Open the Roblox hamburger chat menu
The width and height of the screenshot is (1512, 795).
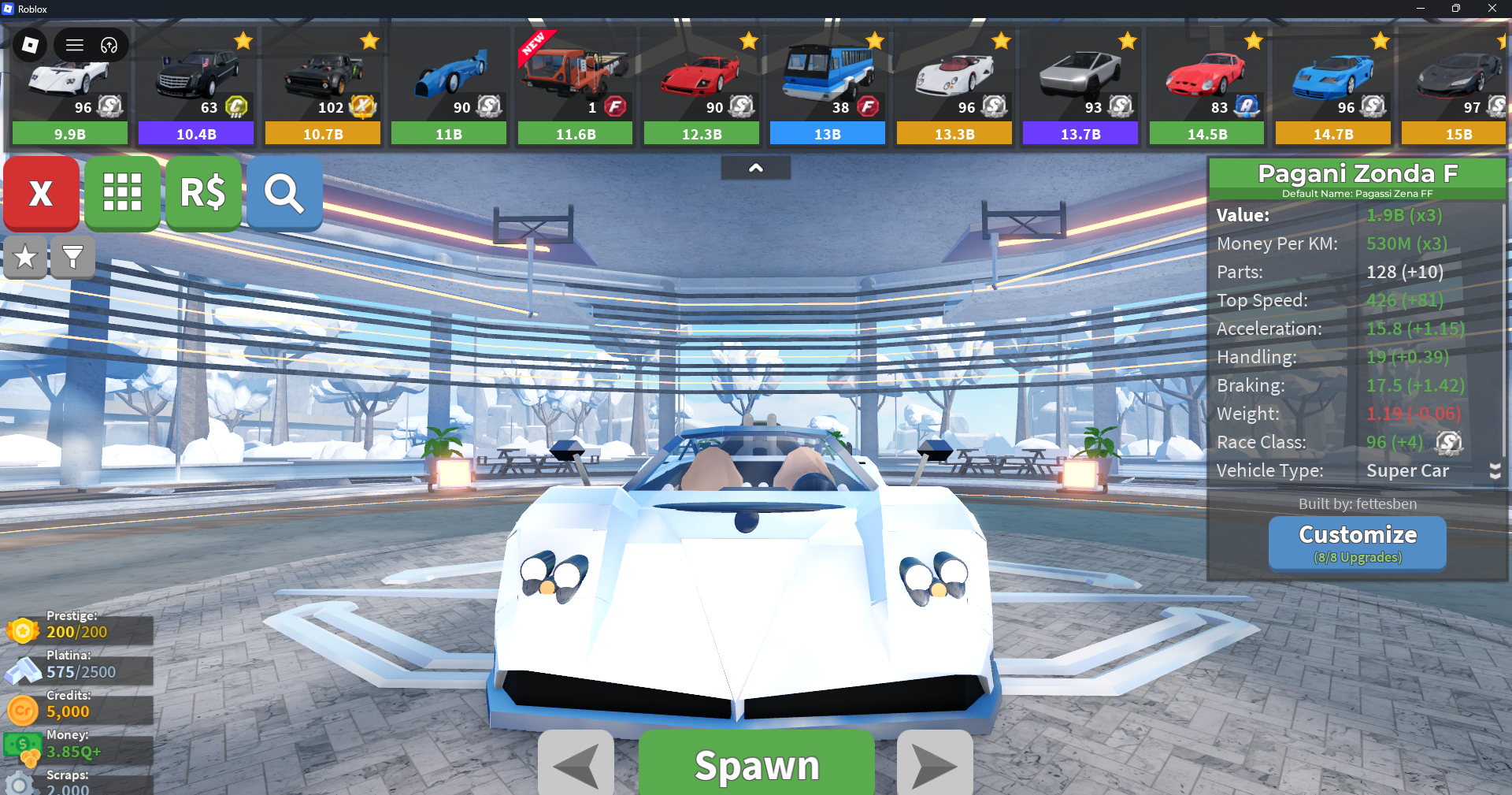coord(75,45)
